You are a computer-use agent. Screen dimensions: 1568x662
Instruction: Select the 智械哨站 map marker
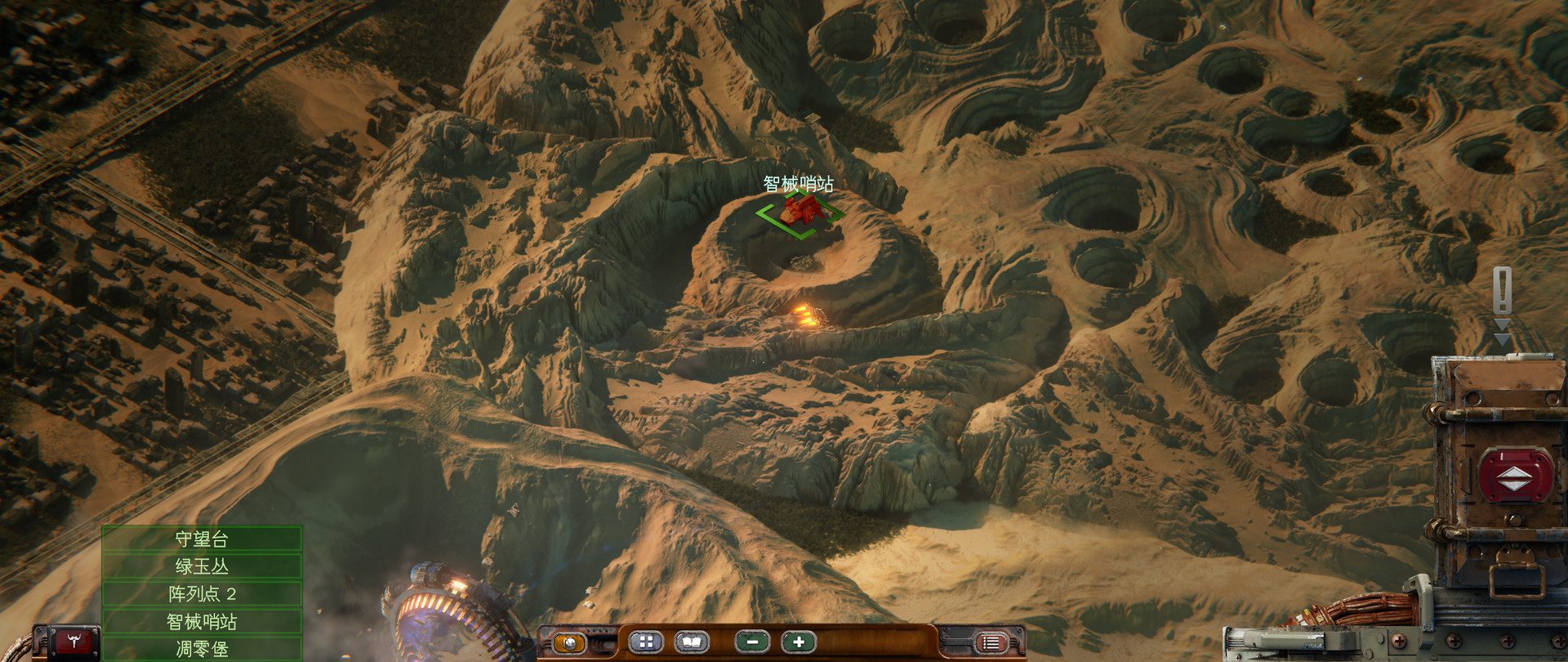tap(800, 211)
